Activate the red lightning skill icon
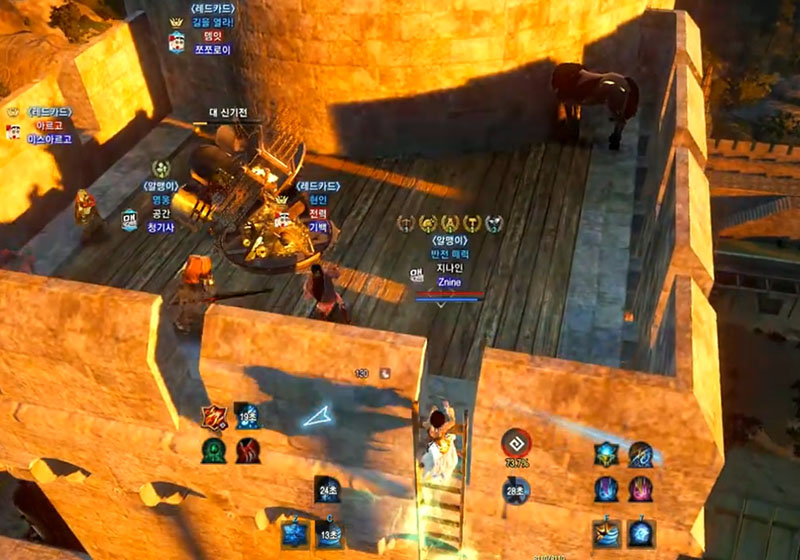The image size is (800, 560). [x=215, y=417]
